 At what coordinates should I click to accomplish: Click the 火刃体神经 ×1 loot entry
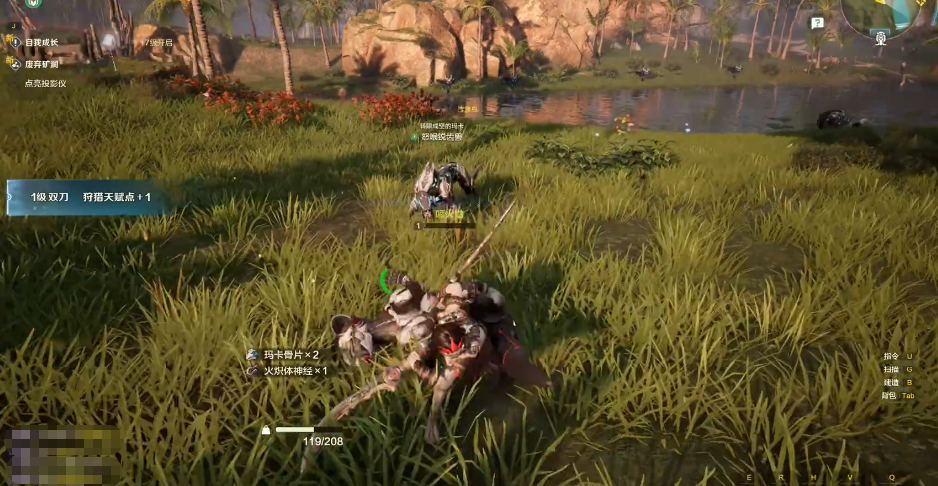coord(293,370)
